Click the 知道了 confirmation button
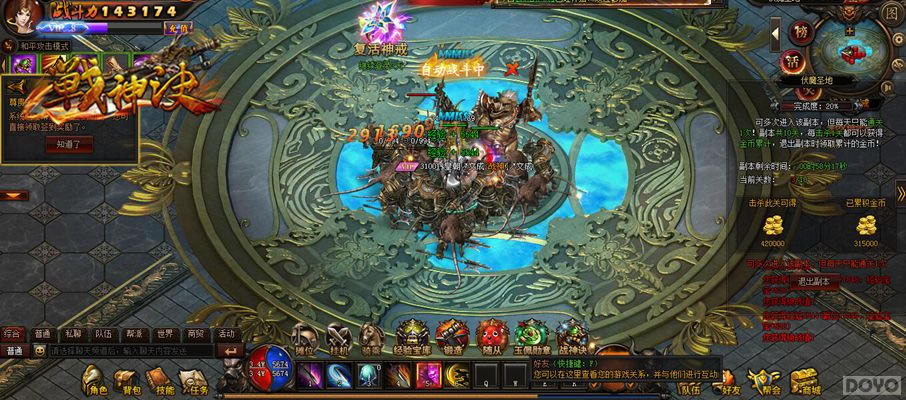 69,144
